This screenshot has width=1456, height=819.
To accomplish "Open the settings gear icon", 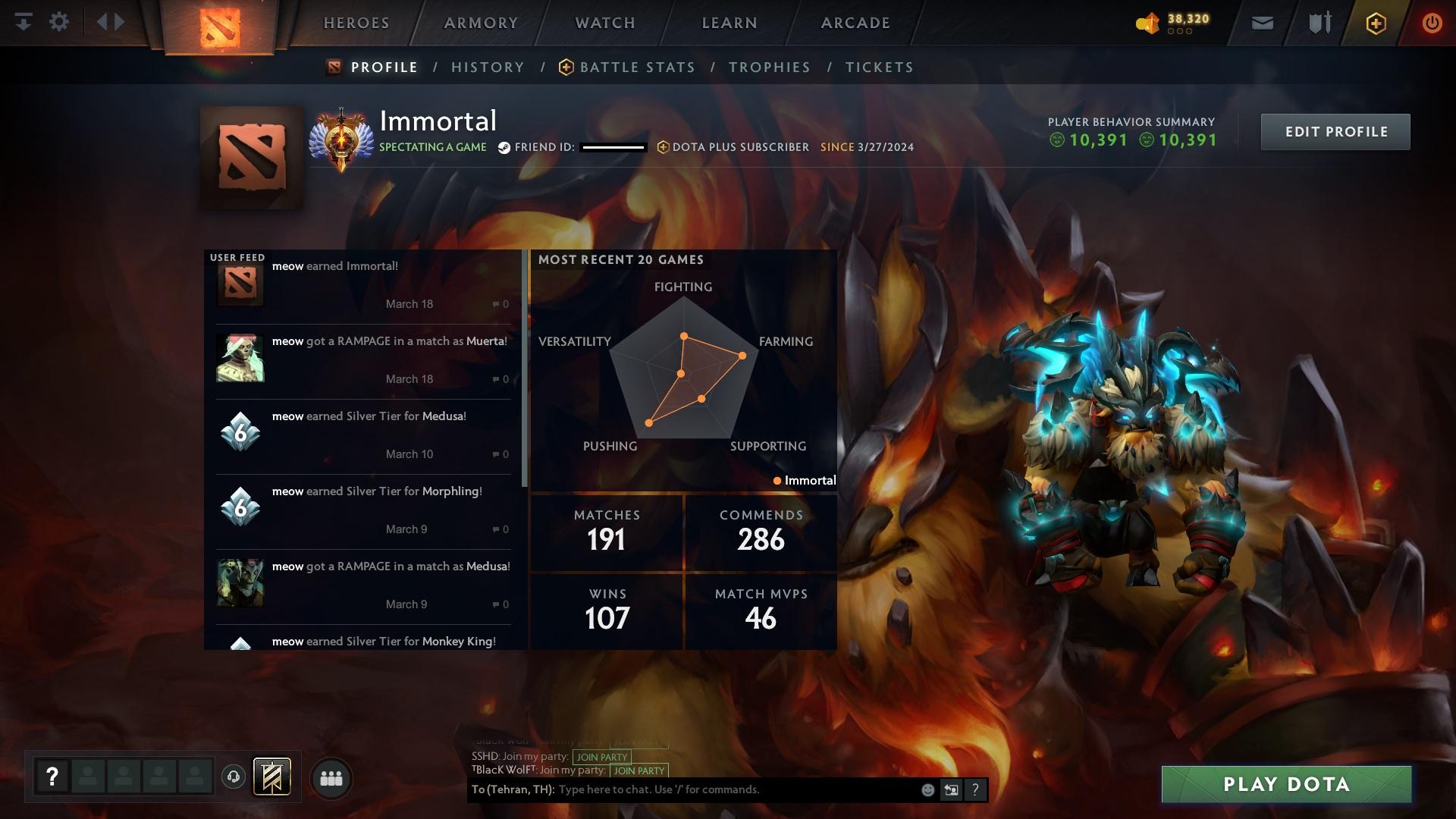I will coord(59,22).
